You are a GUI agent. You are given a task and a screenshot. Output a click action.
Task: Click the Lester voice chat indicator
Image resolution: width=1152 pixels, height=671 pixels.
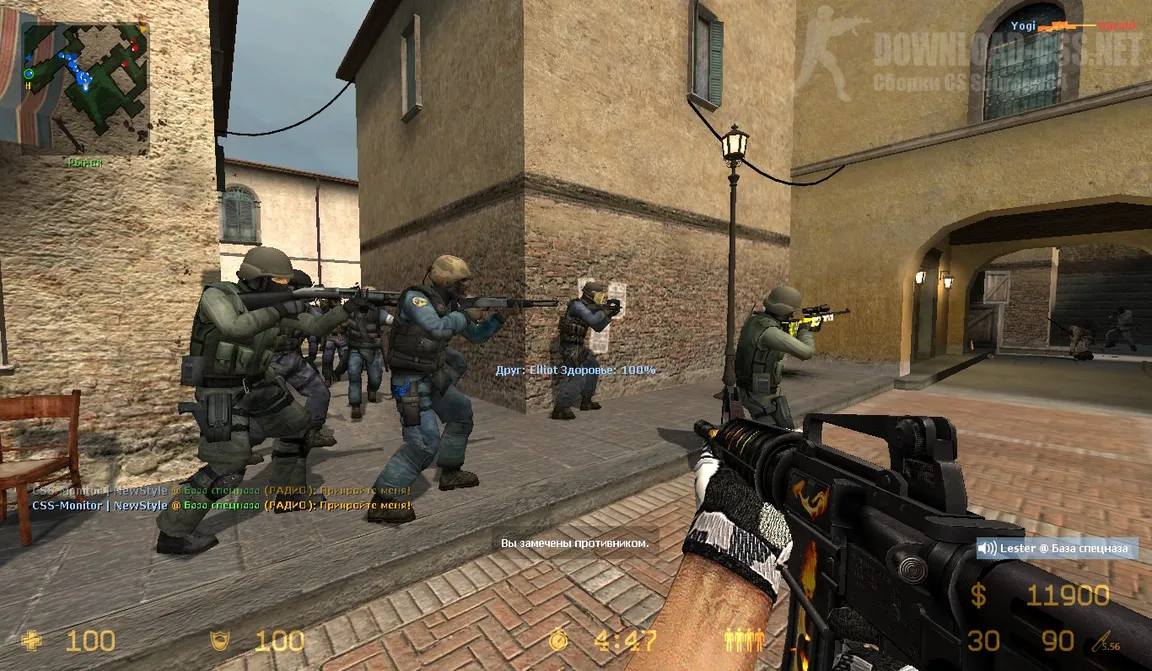coord(1057,548)
